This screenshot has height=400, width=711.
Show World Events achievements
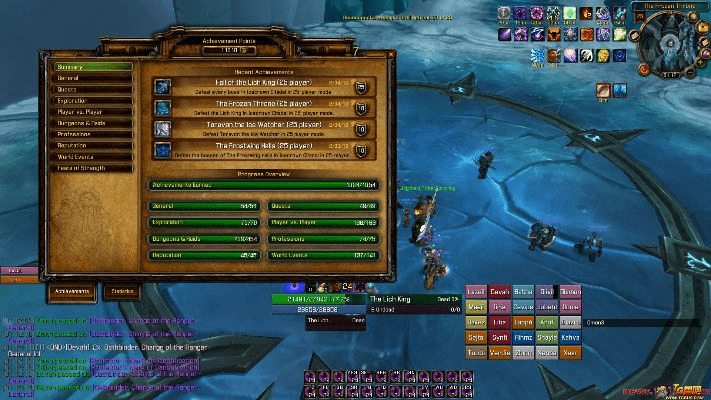(92, 157)
